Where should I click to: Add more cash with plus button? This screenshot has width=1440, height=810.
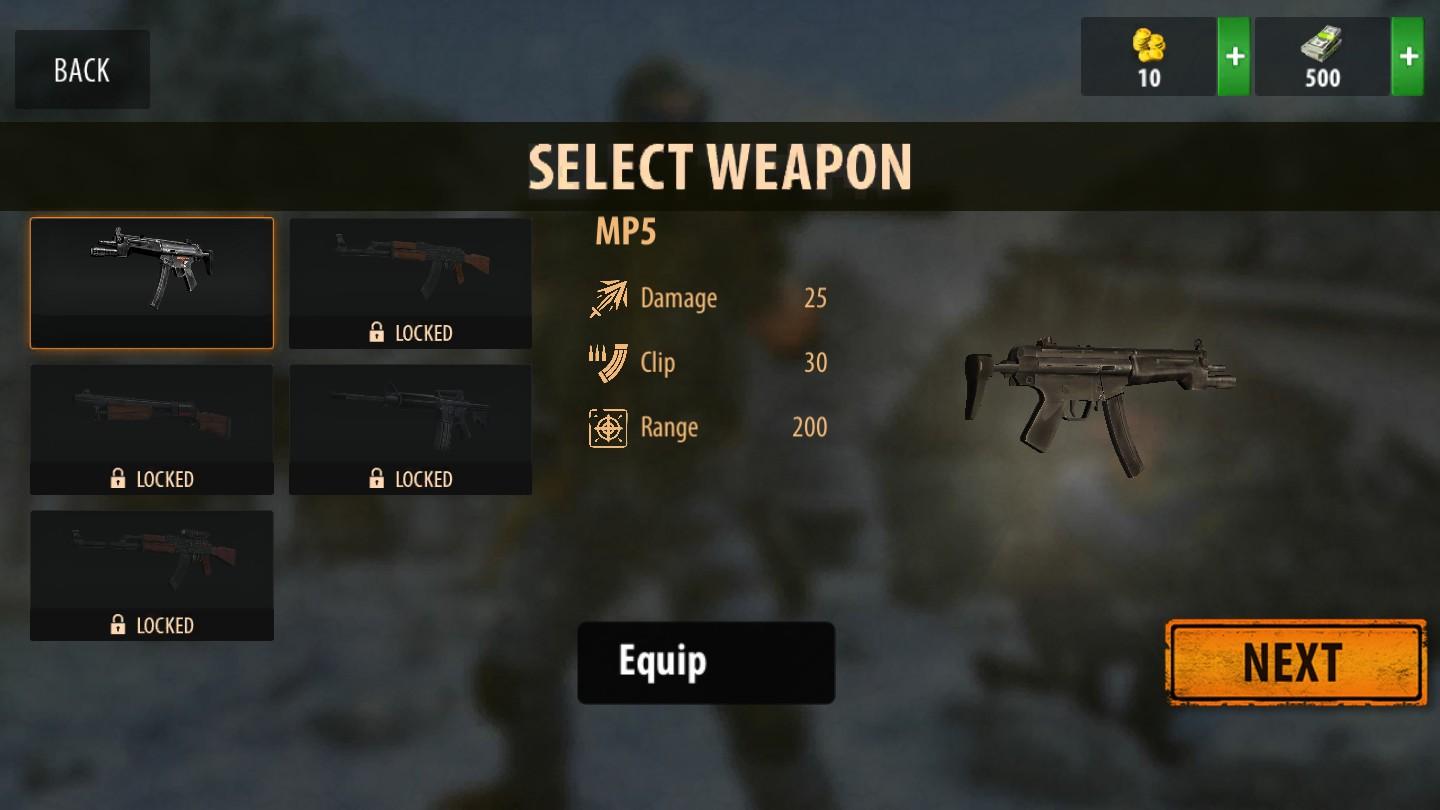(1408, 57)
